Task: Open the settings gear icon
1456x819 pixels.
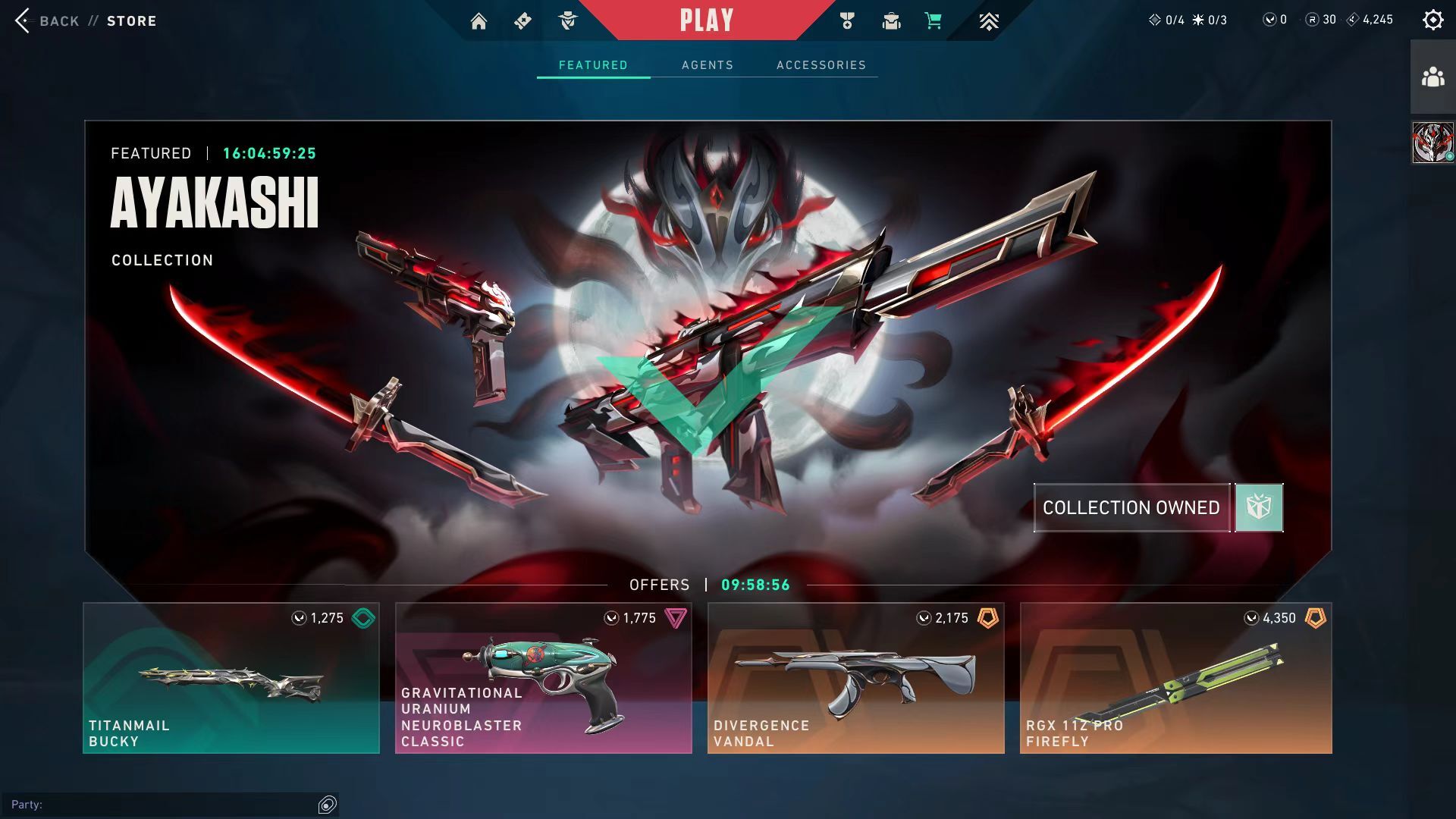Action: coord(1432,20)
